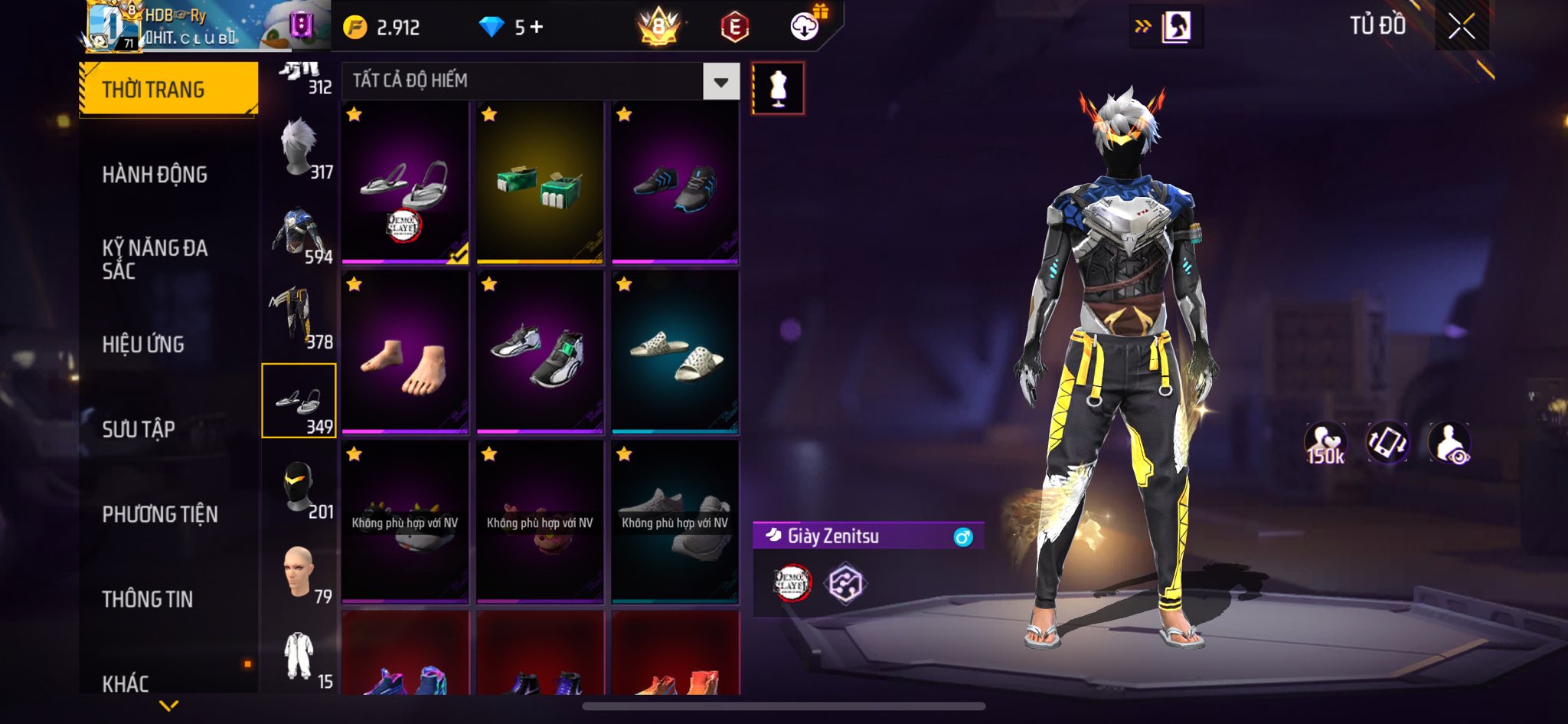The height and width of the screenshot is (724, 1568).
Task: Open the Hành Động menu tab
Action: tap(155, 175)
